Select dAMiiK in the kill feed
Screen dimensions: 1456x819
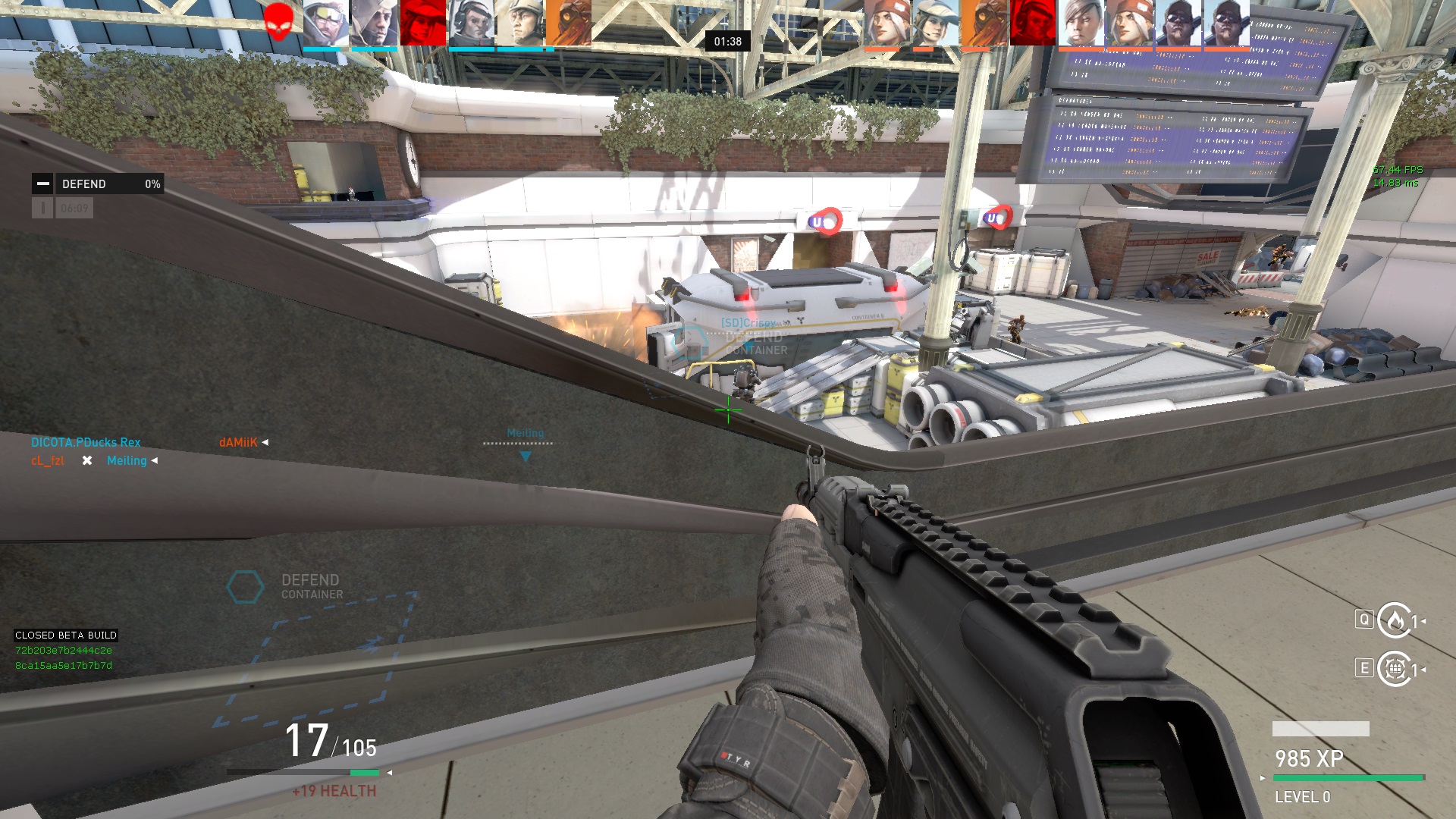238,442
